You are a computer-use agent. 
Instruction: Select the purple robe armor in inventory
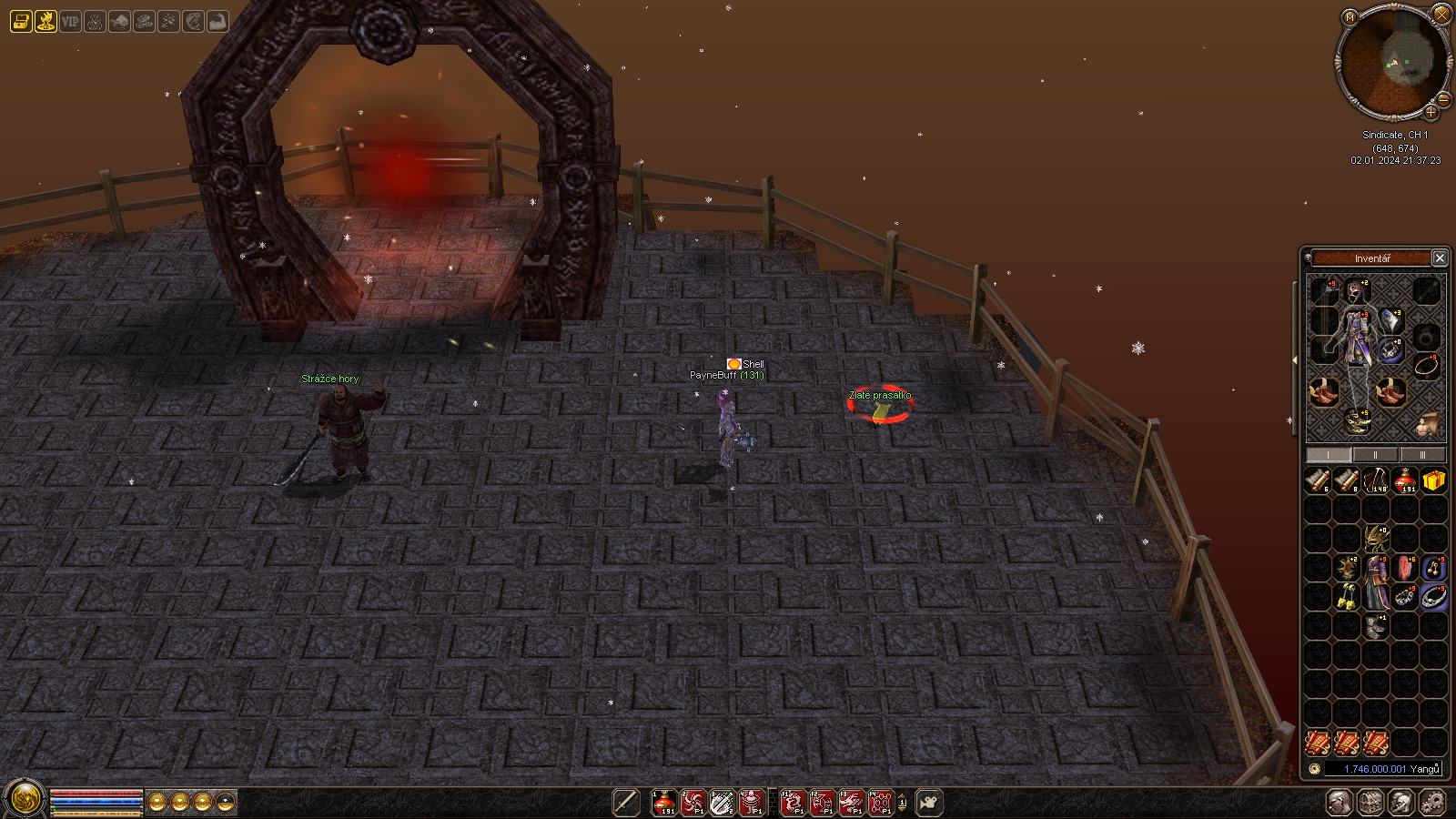coord(1376,582)
